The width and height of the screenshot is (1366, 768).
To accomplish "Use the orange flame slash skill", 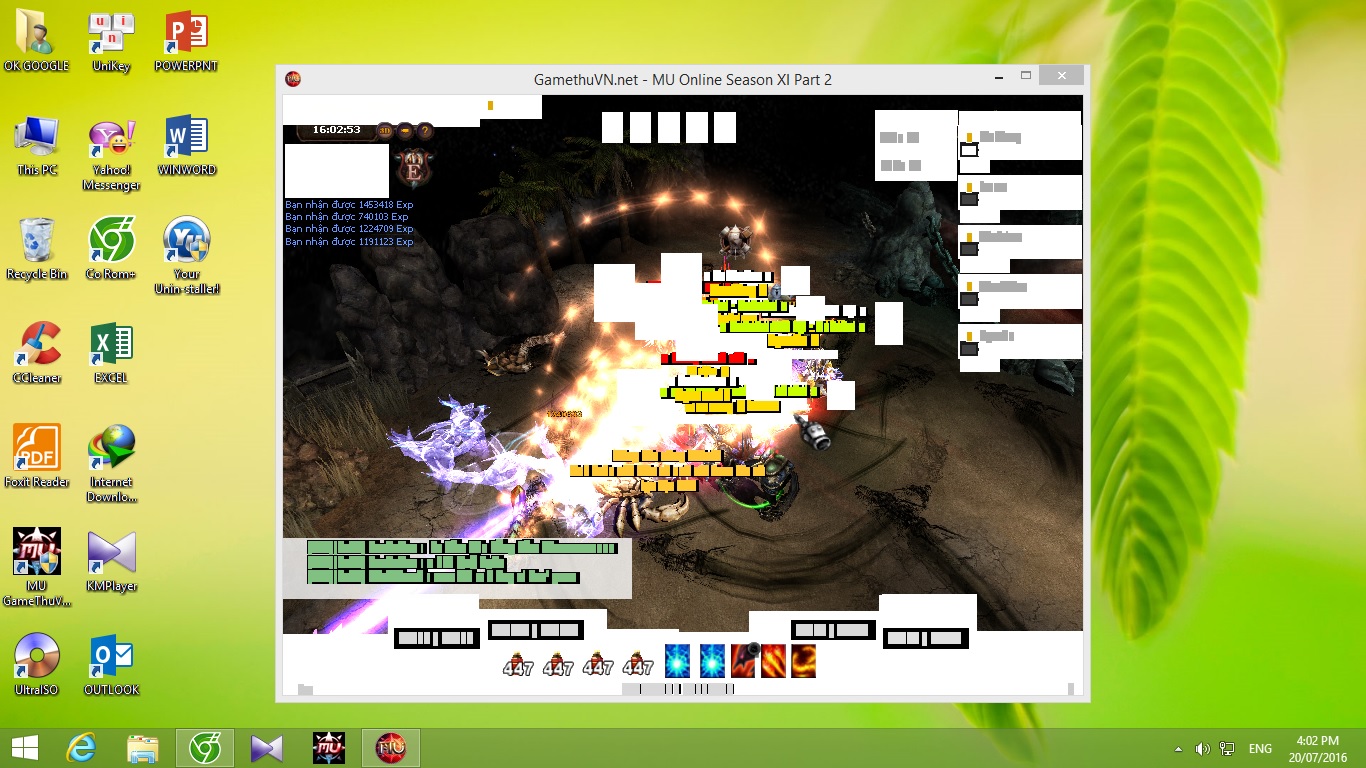I will click(x=774, y=660).
